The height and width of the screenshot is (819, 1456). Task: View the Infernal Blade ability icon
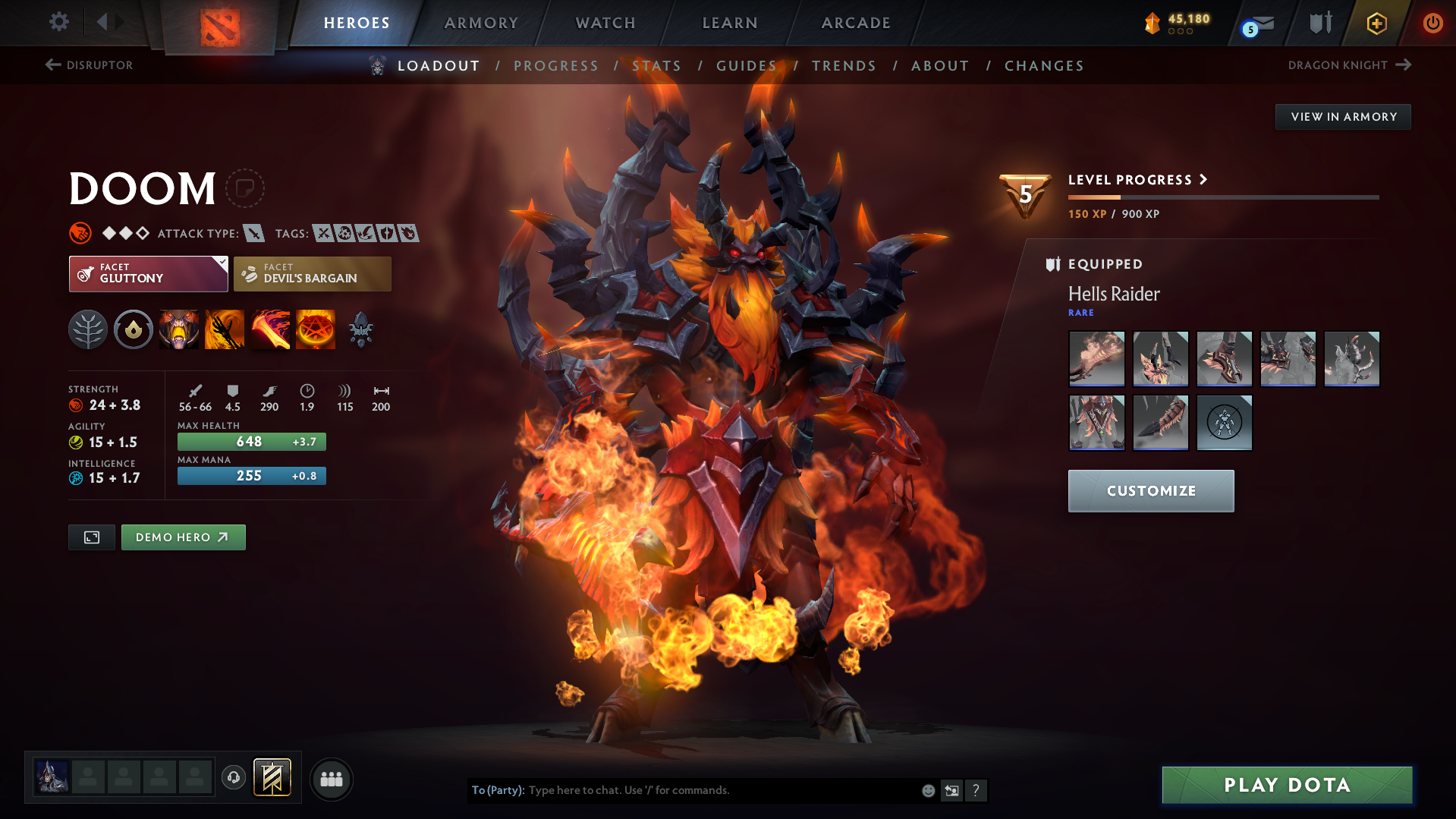pos(270,329)
